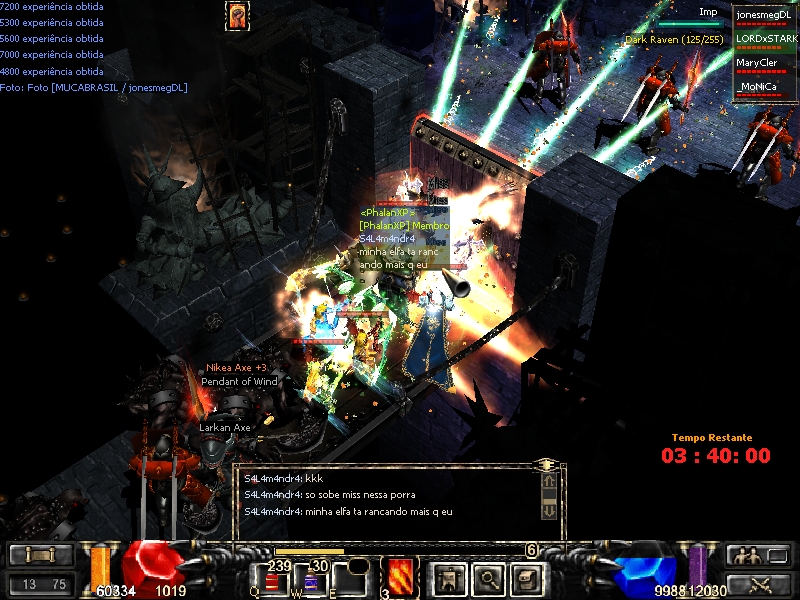Open the inventory chest button
This screenshot has width=800, height=600.
(526, 578)
